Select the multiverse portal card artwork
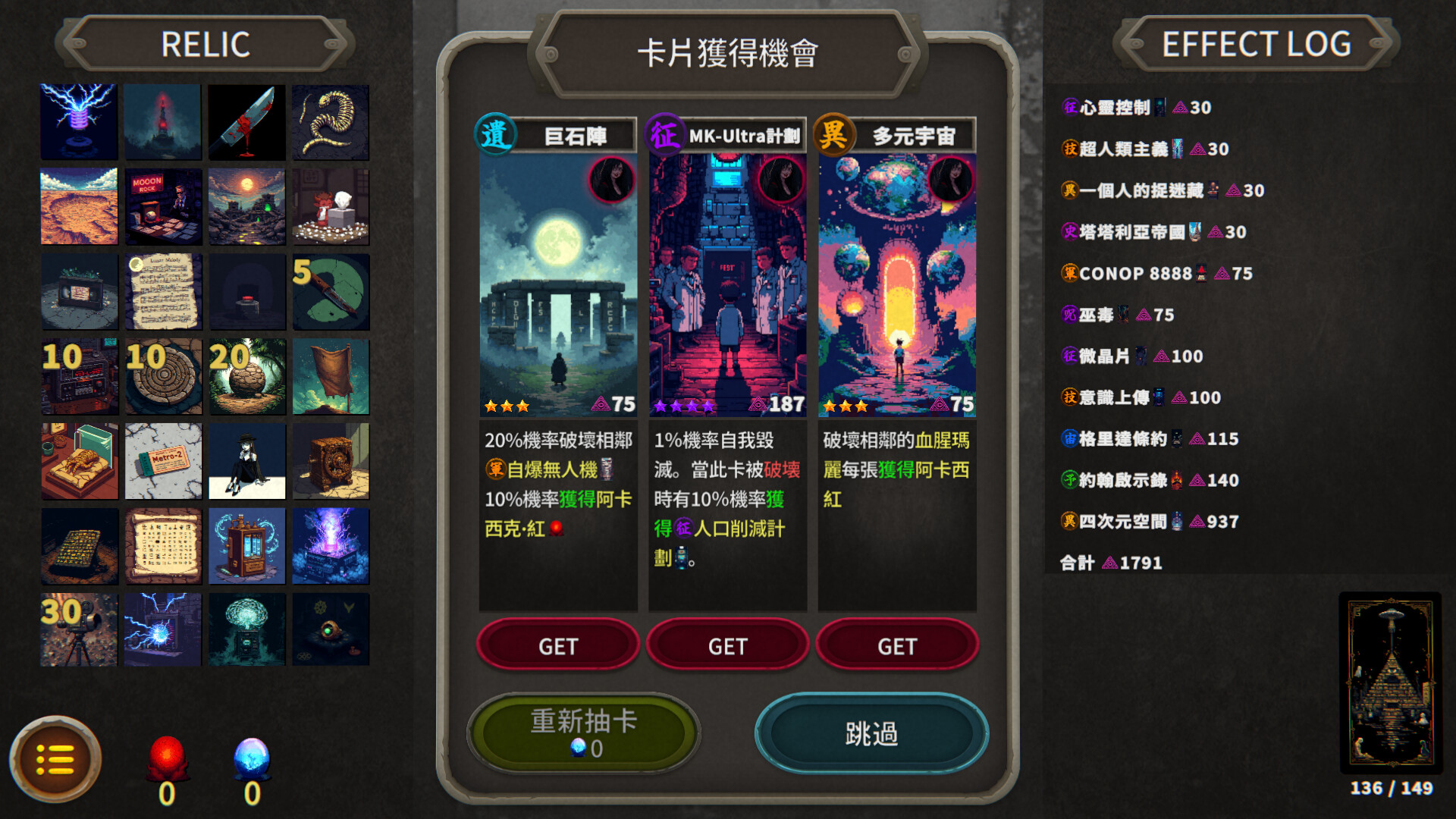1456x819 pixels. (897, 284)
